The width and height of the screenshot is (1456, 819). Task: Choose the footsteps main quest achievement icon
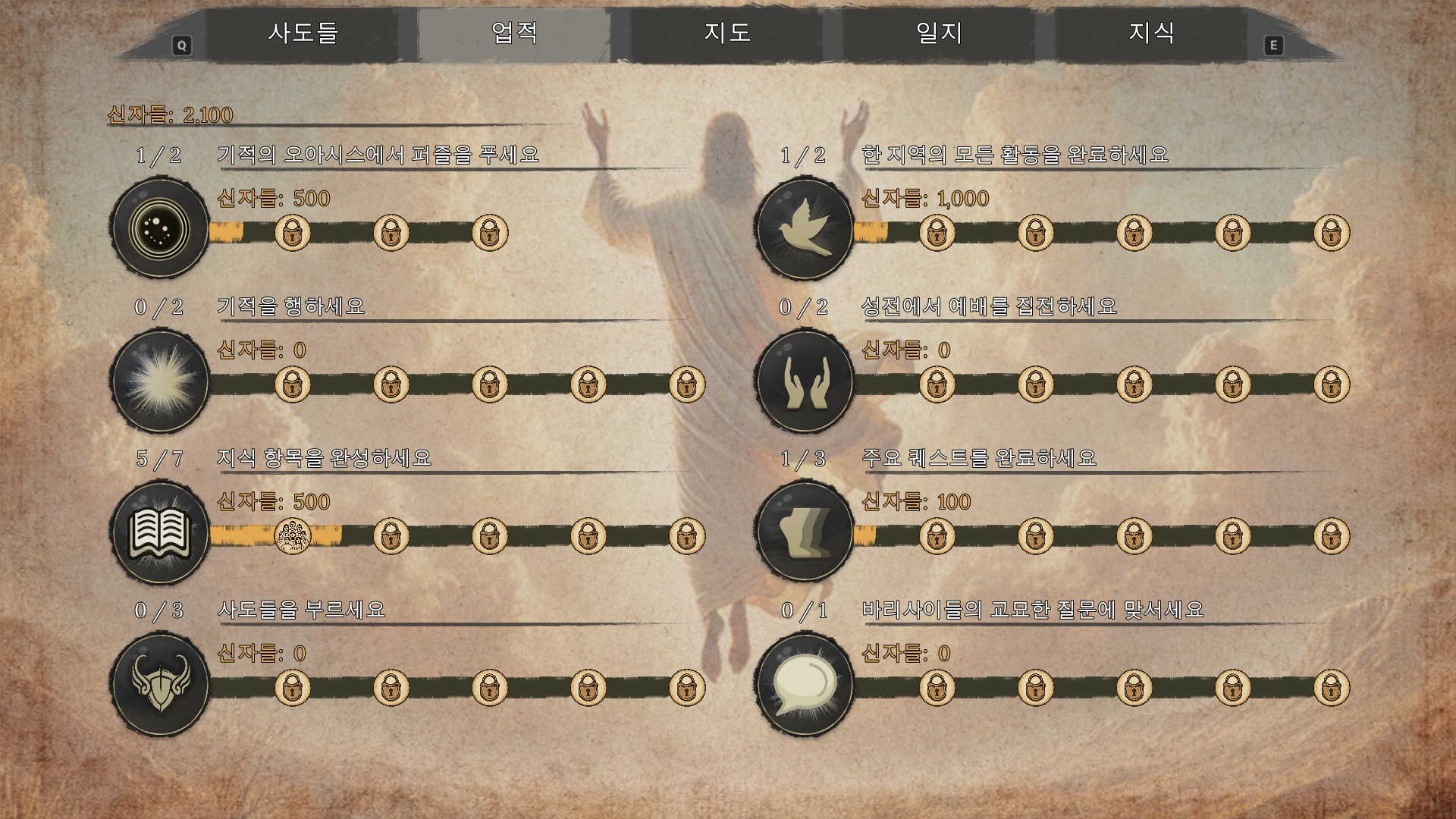click(x=805, y=532)
